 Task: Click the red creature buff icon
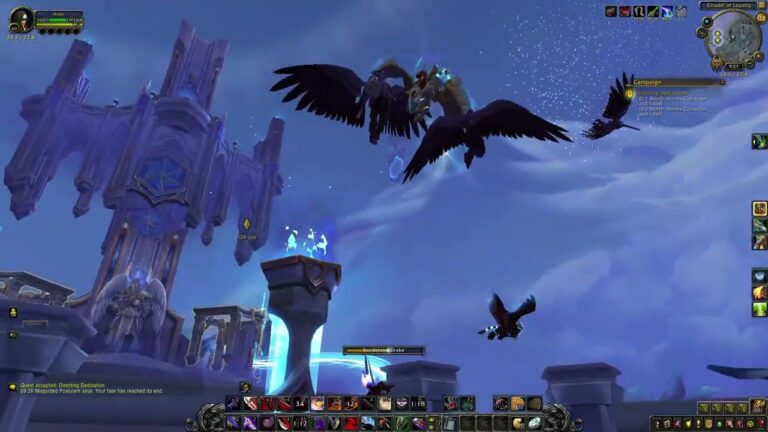pos(625,11)
